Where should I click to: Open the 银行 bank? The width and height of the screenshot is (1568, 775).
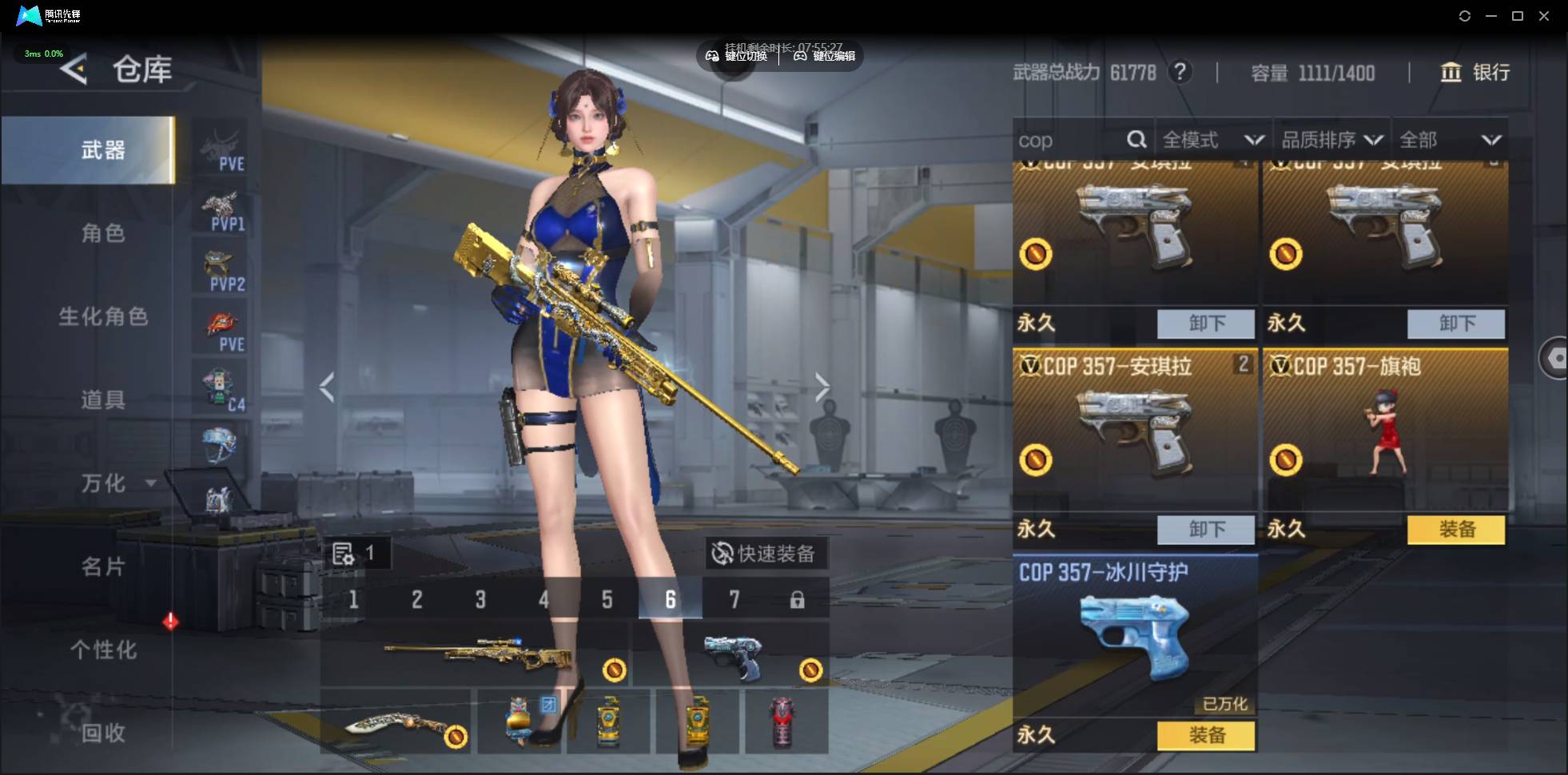tap(1475, 73)
